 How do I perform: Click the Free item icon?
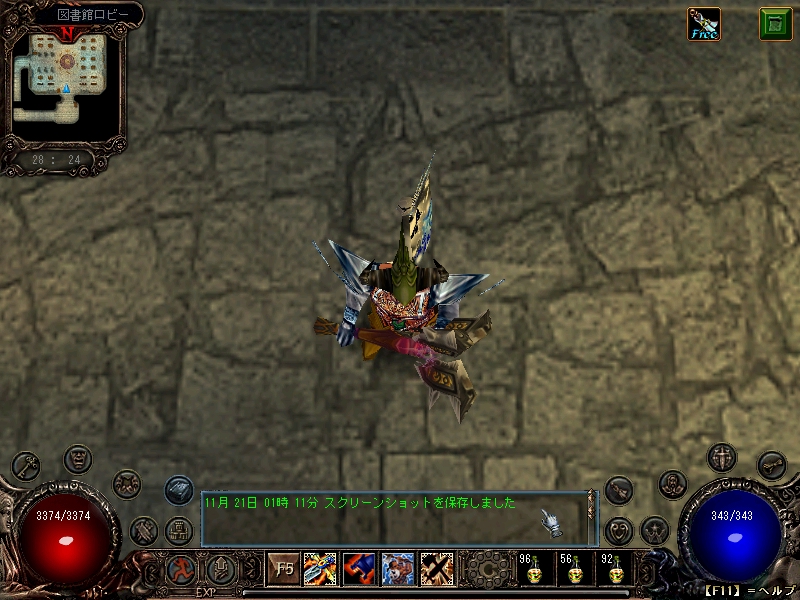(x=703, y=24)
